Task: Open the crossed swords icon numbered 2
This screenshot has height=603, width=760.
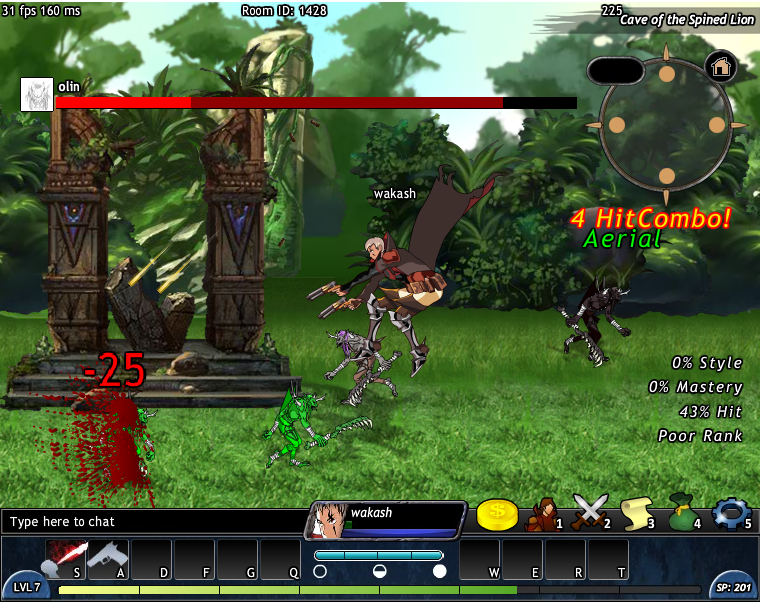Action: click(590, 512)
